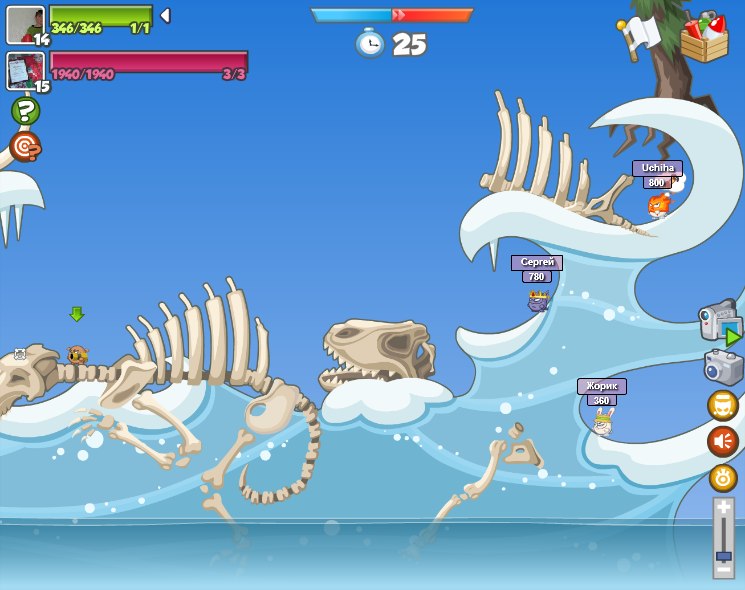Zoom in with the plus button
The height and width of the screenshot is (590, 745).
tap(724, 508)
